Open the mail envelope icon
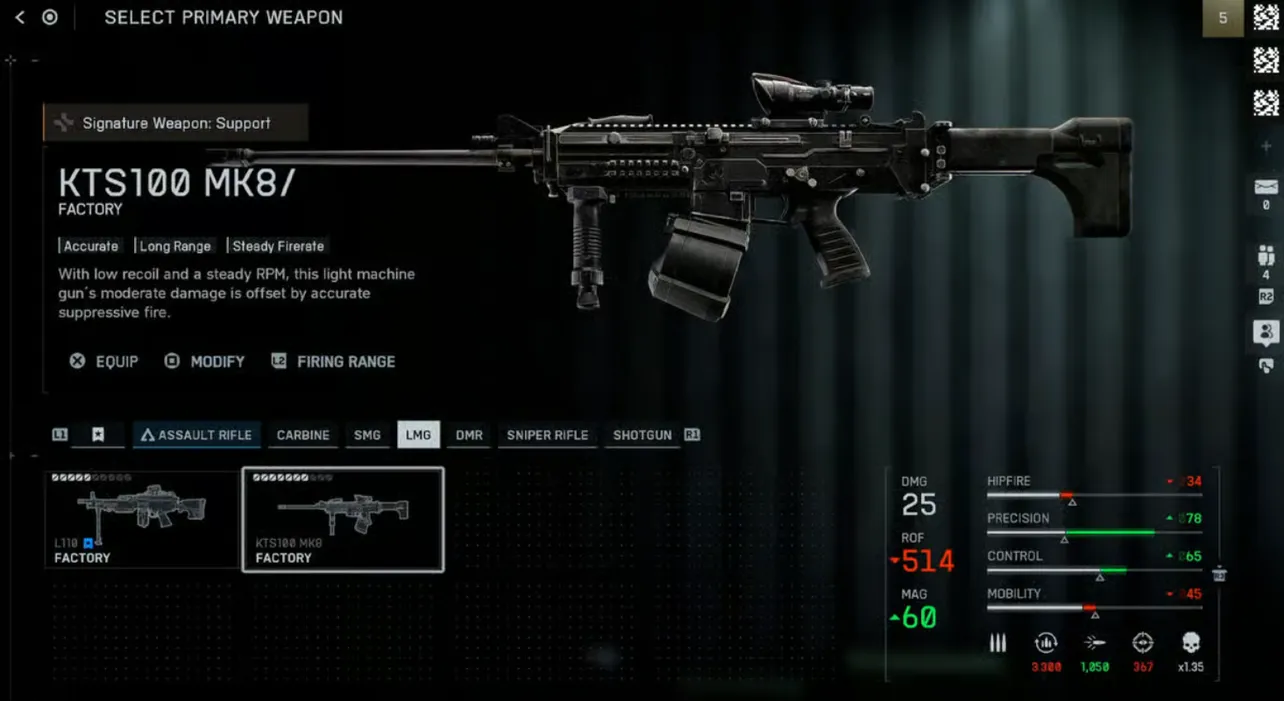 click(x=1266, y=187)
